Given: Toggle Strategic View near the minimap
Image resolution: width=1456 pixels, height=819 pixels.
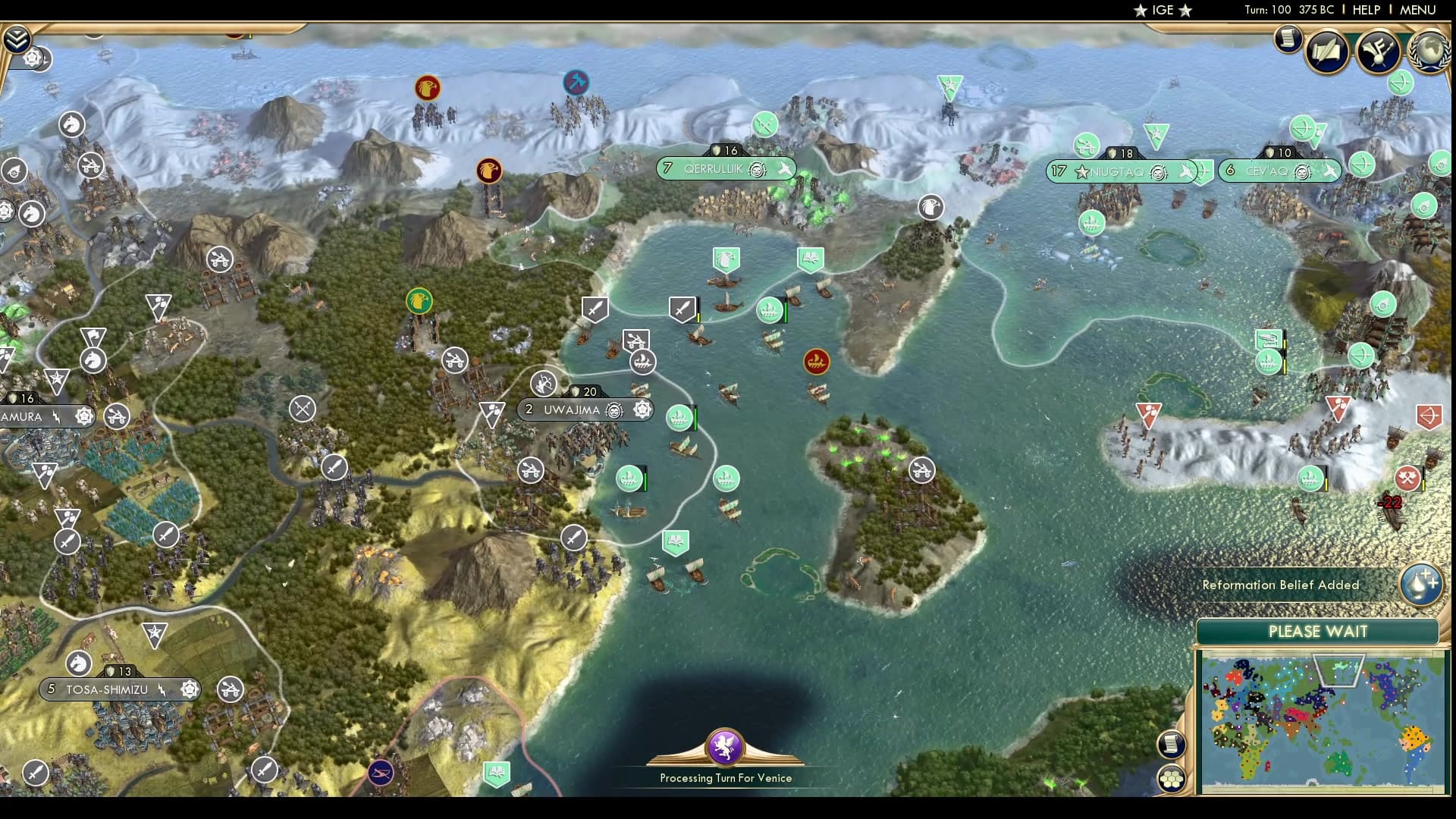Looking at the screenshot, I should (x=1171, y=777).
